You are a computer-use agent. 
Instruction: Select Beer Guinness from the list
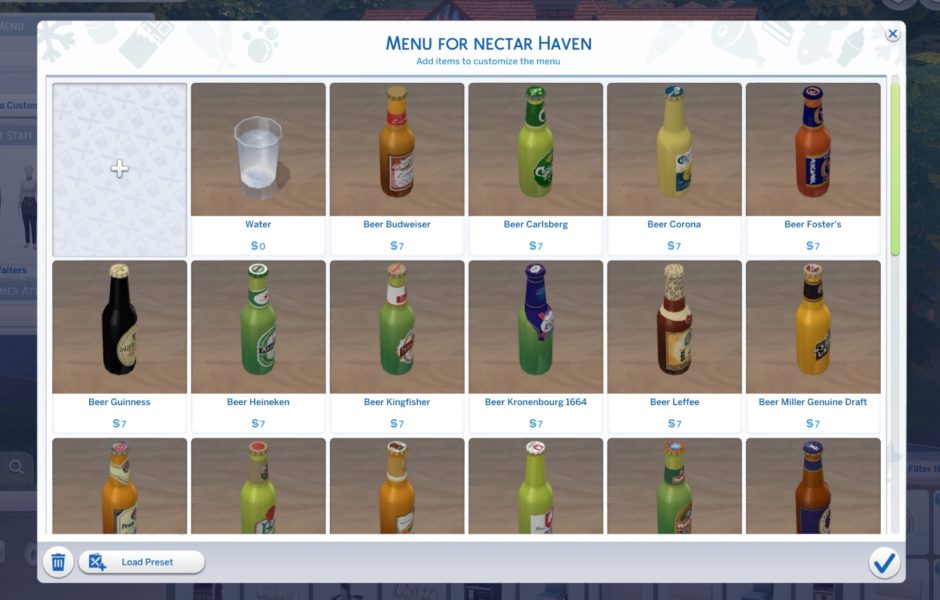119,345
